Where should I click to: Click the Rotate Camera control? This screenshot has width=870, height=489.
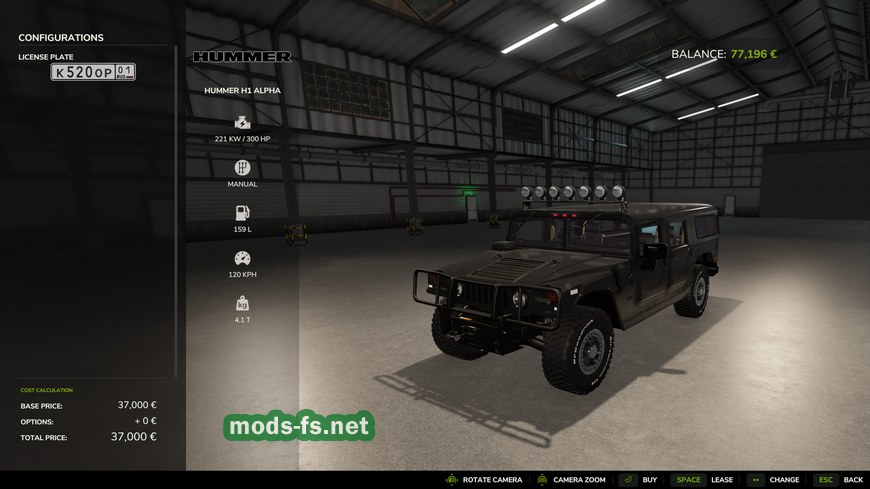(x=492, y=480)
